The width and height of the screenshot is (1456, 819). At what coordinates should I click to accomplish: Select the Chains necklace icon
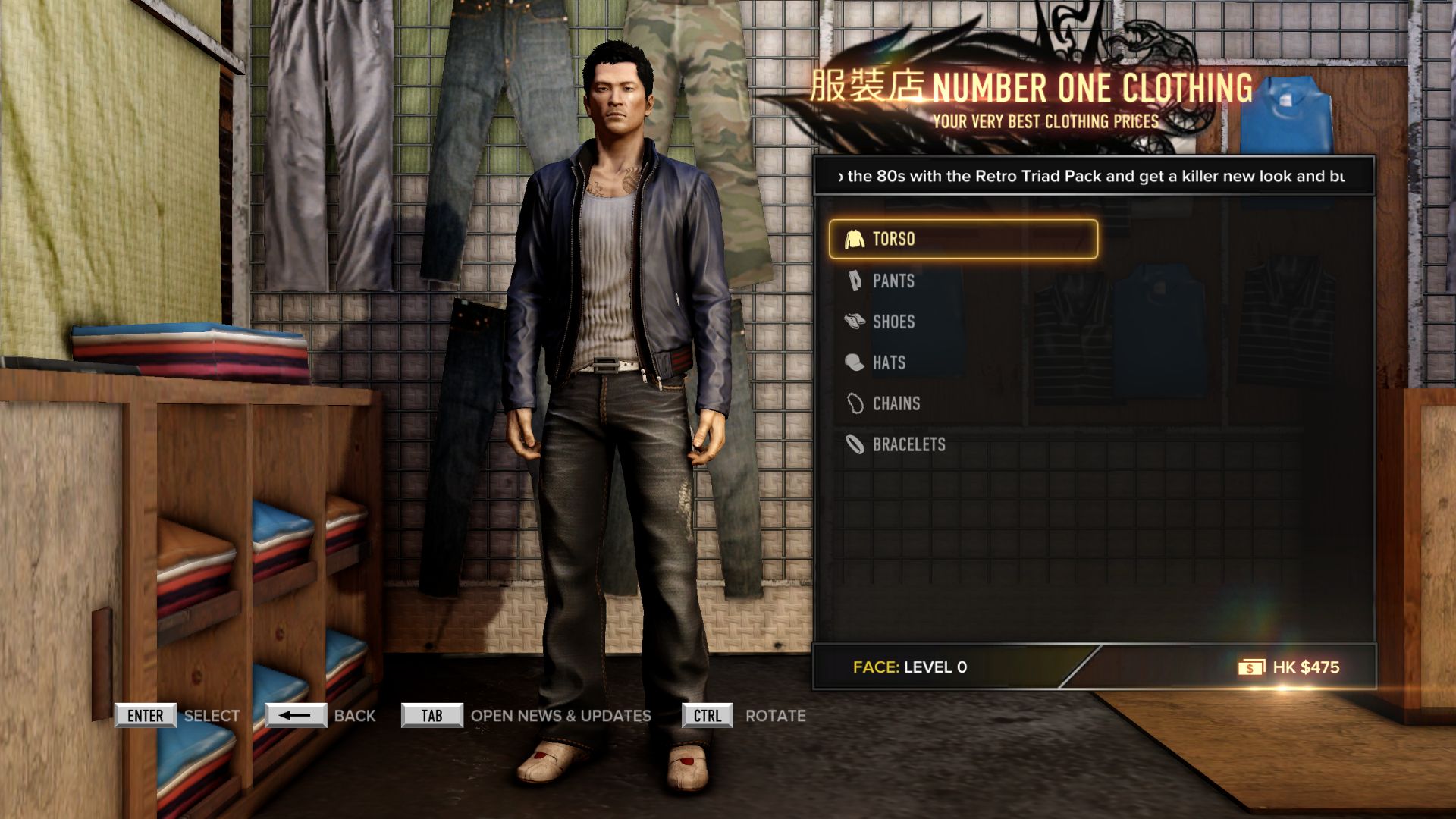pyautogui.click(x=855, y=403)
